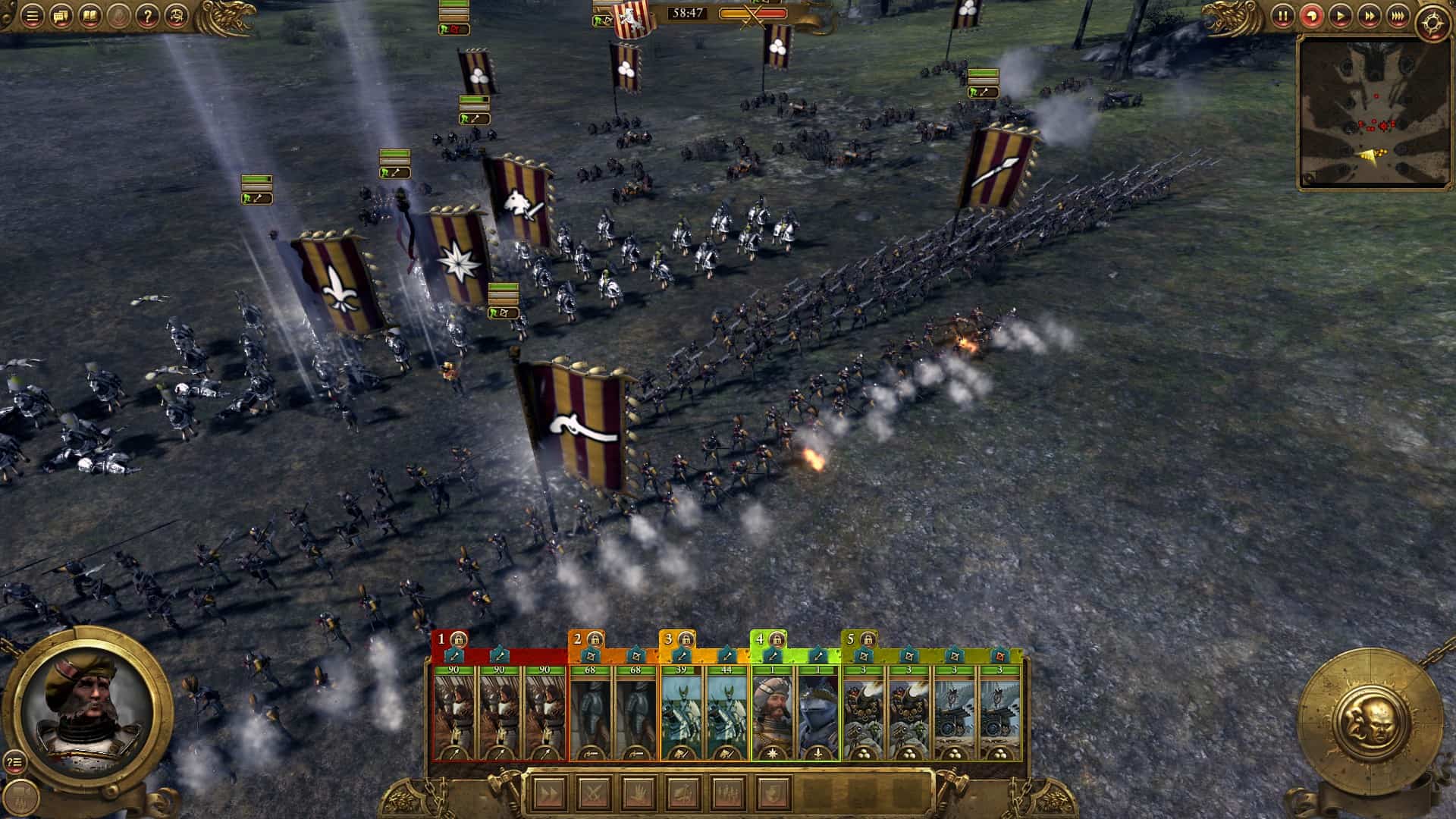This screenshot has width=1456, height=819.
Task: Set battle speed to double fast forward
Action: [x=1369, y=16]
